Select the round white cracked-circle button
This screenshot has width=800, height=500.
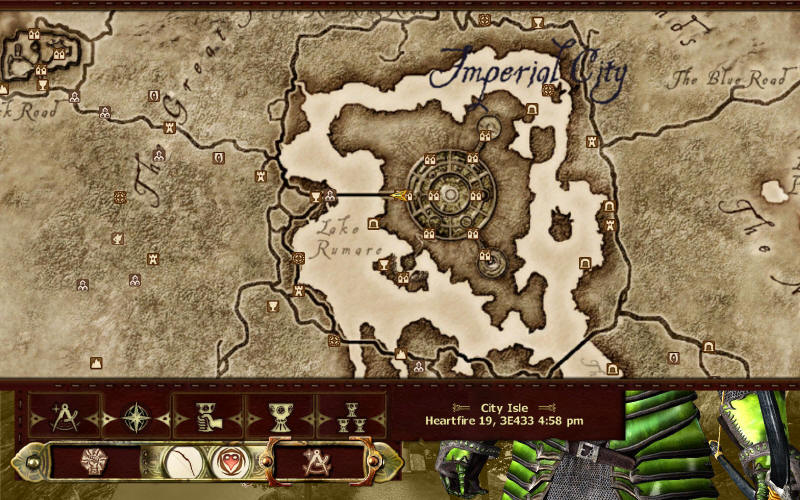[x=181, y=462]
